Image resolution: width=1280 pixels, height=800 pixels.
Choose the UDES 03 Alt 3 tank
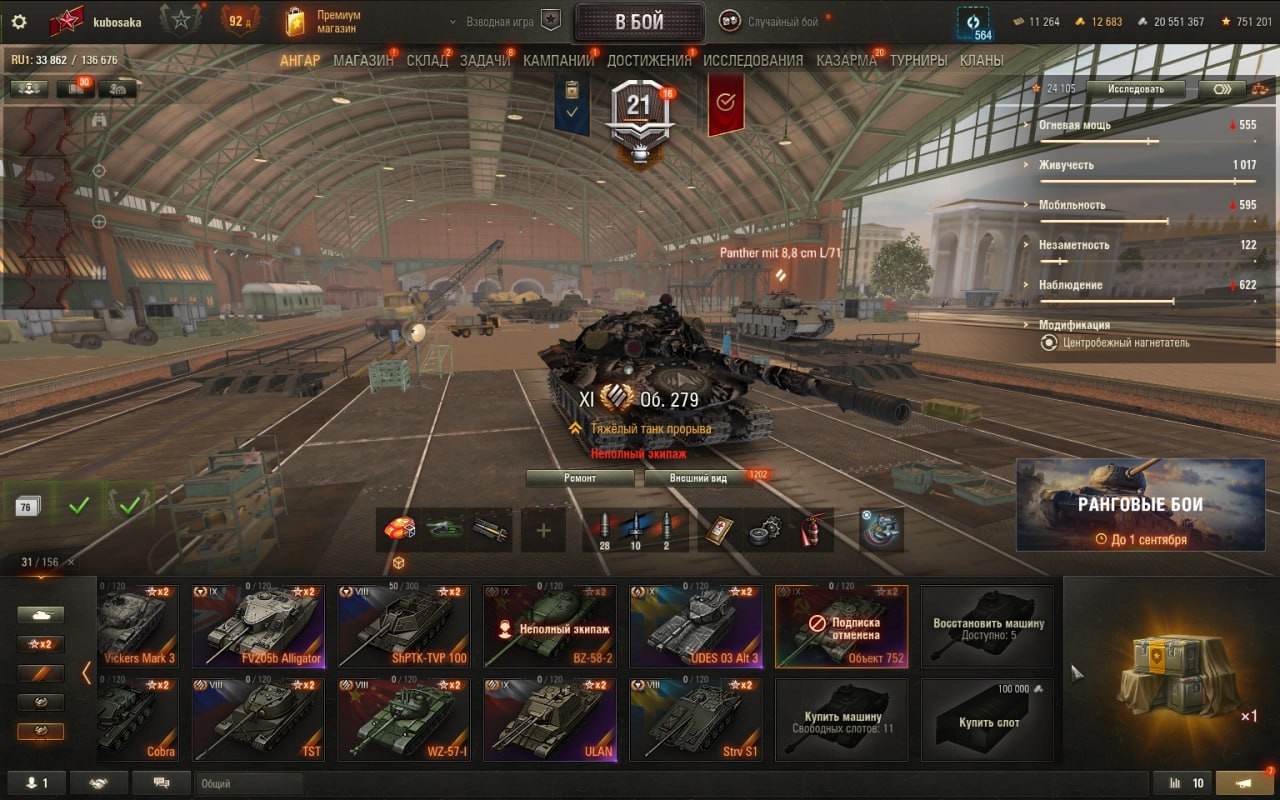point(696,626)
